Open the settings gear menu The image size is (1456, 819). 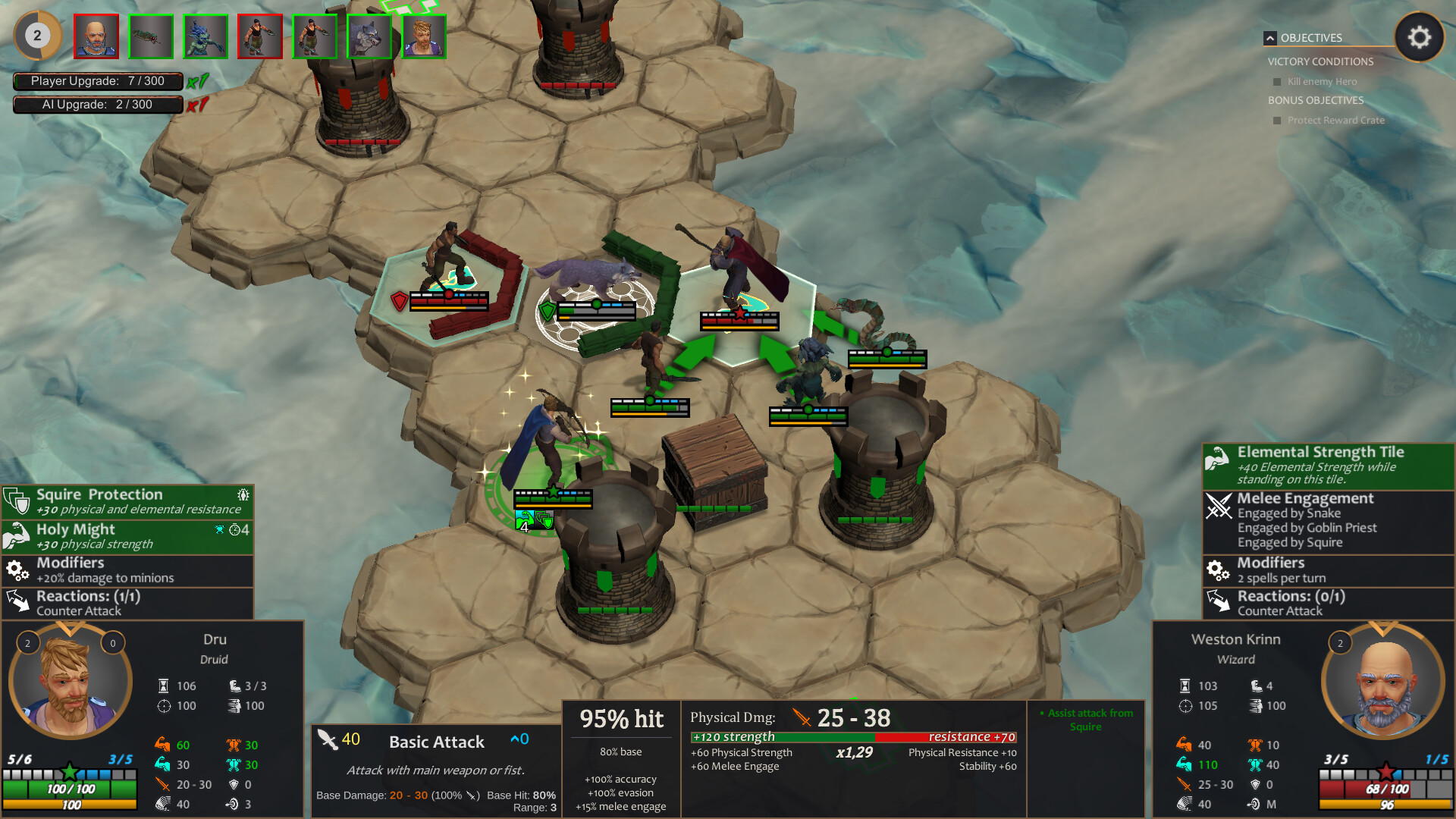click(x=1420, y=36)
